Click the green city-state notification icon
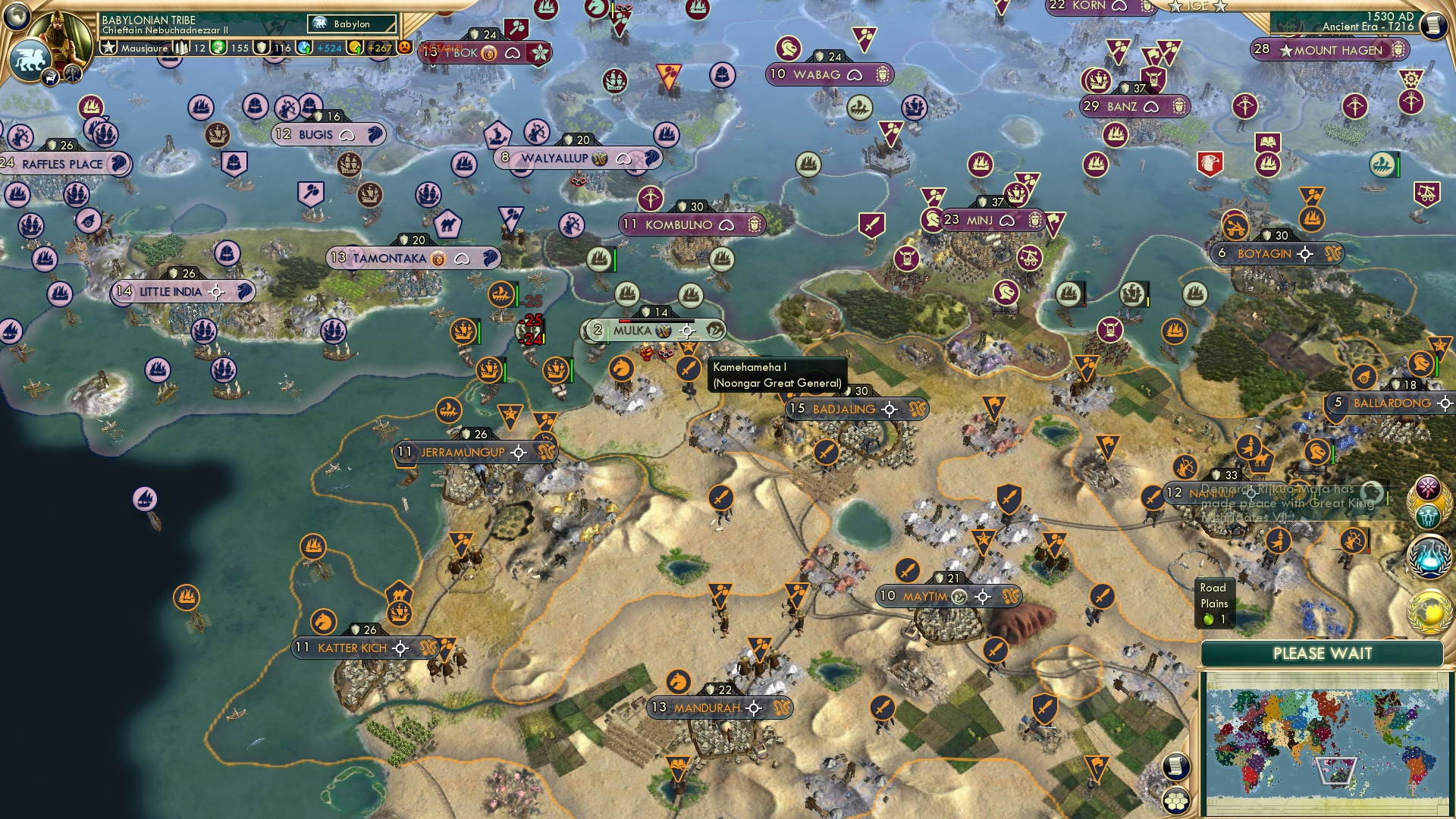Viewport: 1456px width, 819px height. point(1429,517)
